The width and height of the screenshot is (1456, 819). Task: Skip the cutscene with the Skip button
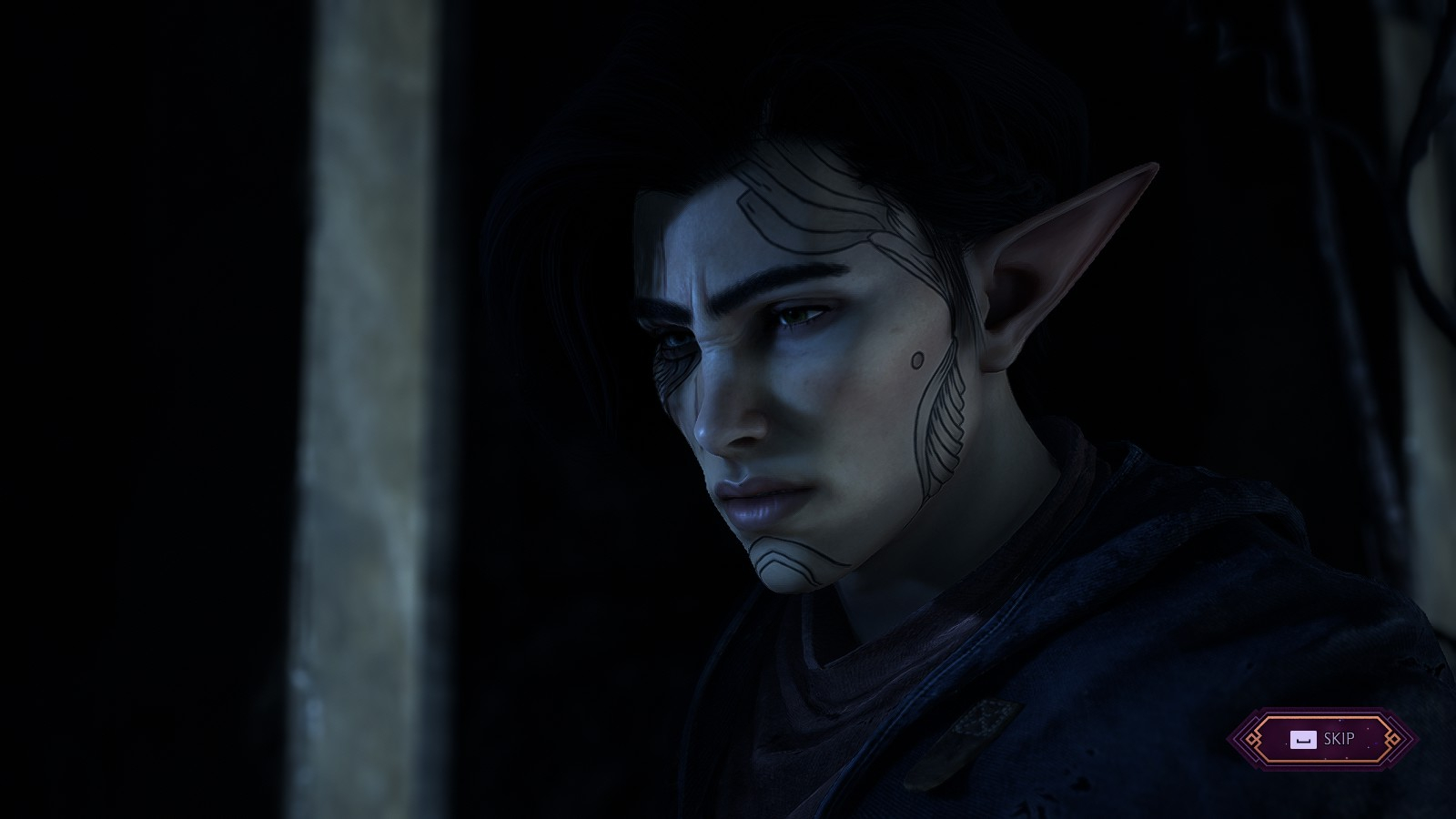(1322, 739)
